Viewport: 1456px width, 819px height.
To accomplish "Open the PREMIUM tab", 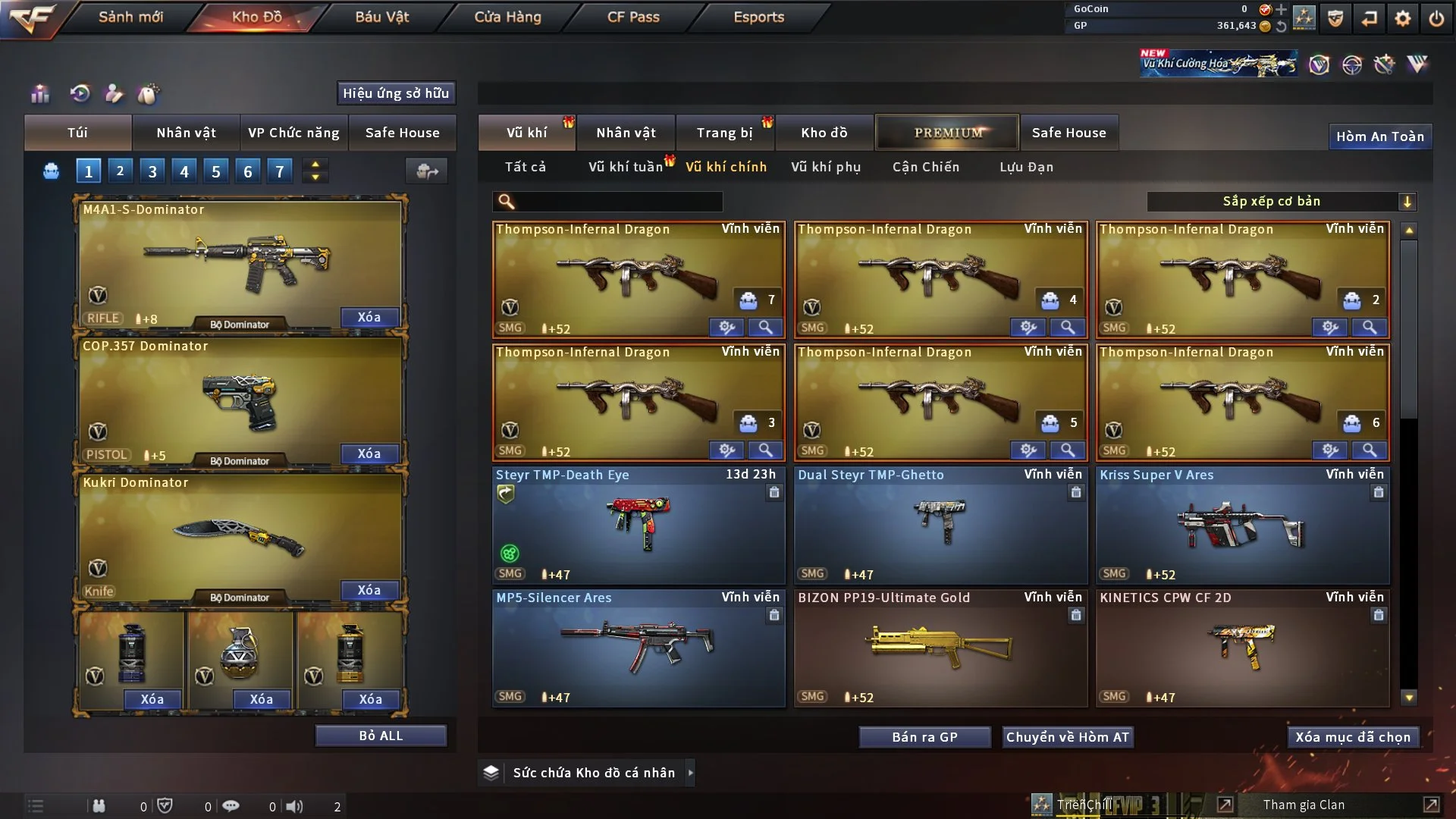I will click(947, 132).
